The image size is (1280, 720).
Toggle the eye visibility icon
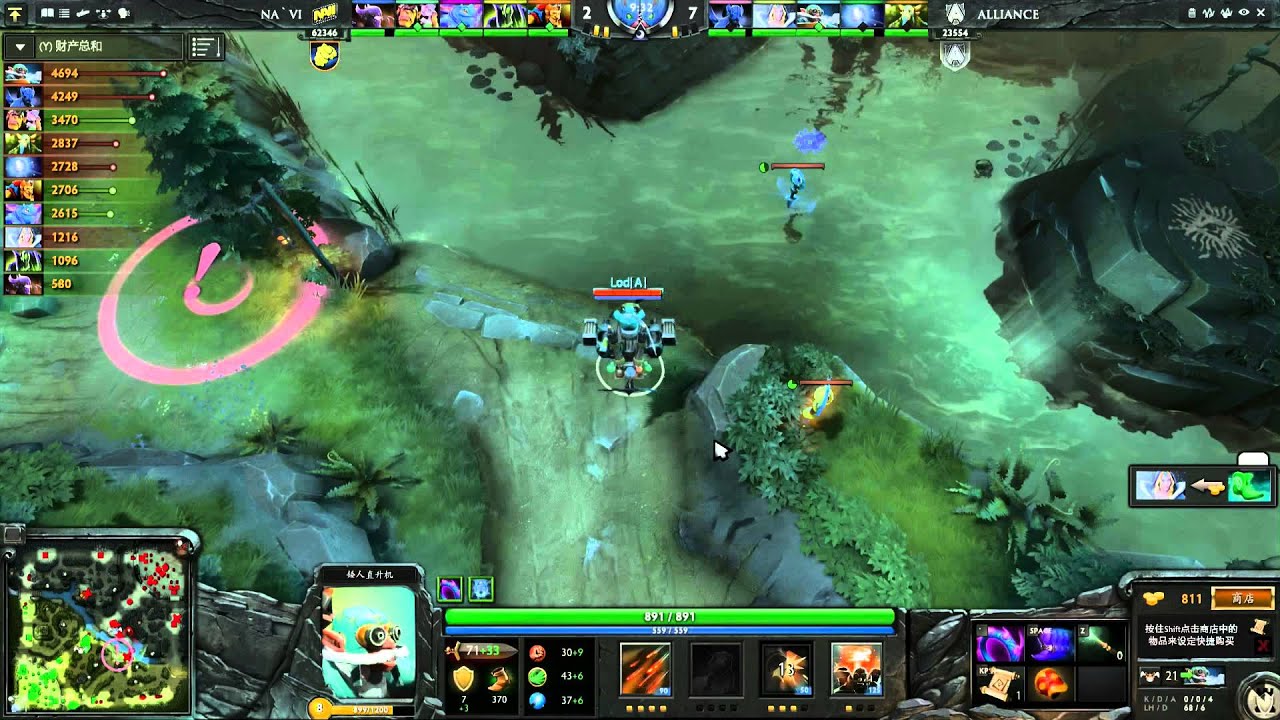(1245, 14)
